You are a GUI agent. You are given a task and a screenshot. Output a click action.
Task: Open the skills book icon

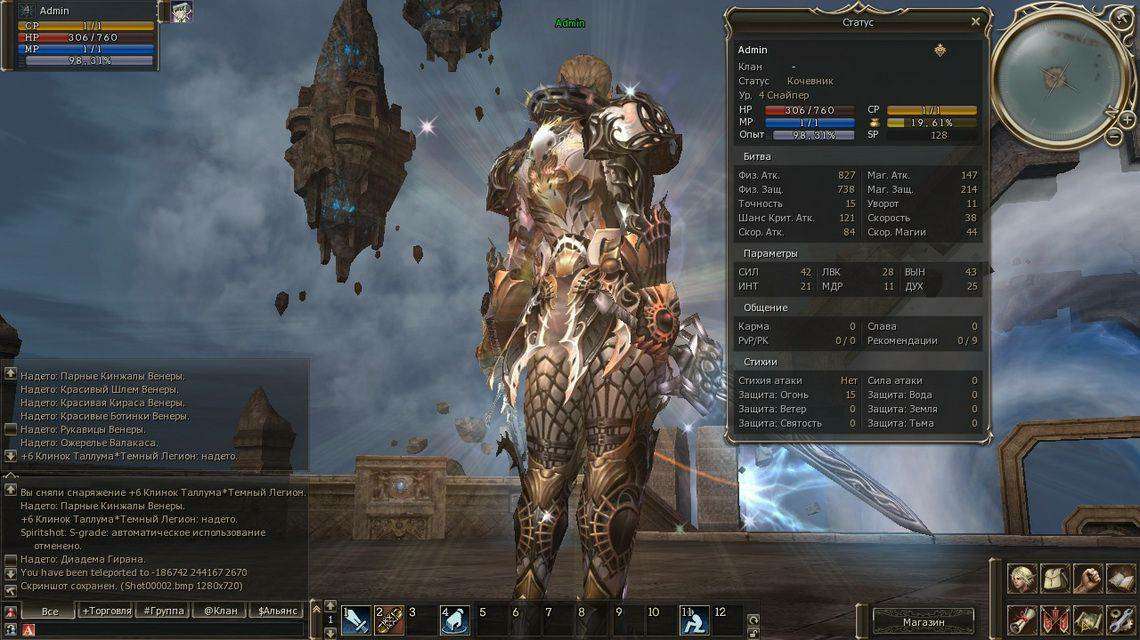[1120, 577]
